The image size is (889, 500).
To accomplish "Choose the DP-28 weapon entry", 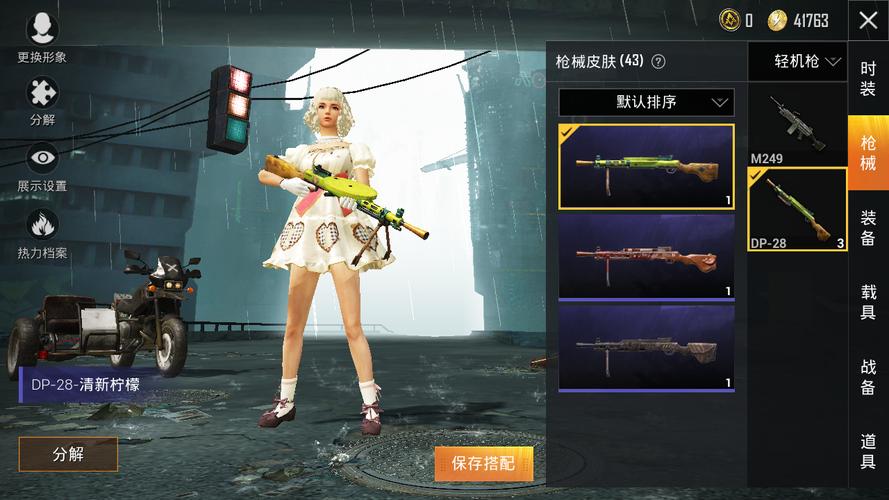I will click(797, 209).
